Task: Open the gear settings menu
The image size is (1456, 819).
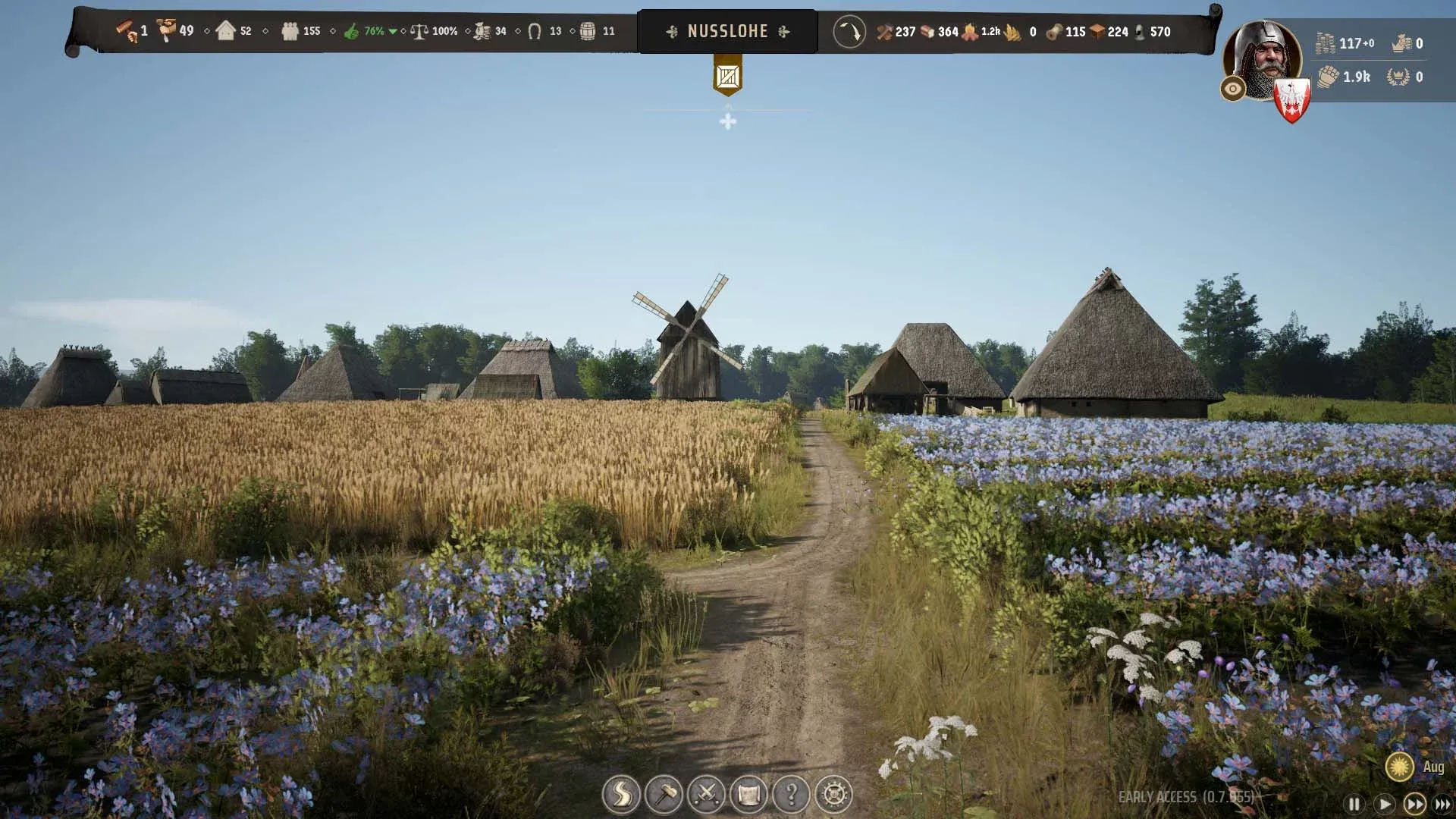Action: point(834,795)
